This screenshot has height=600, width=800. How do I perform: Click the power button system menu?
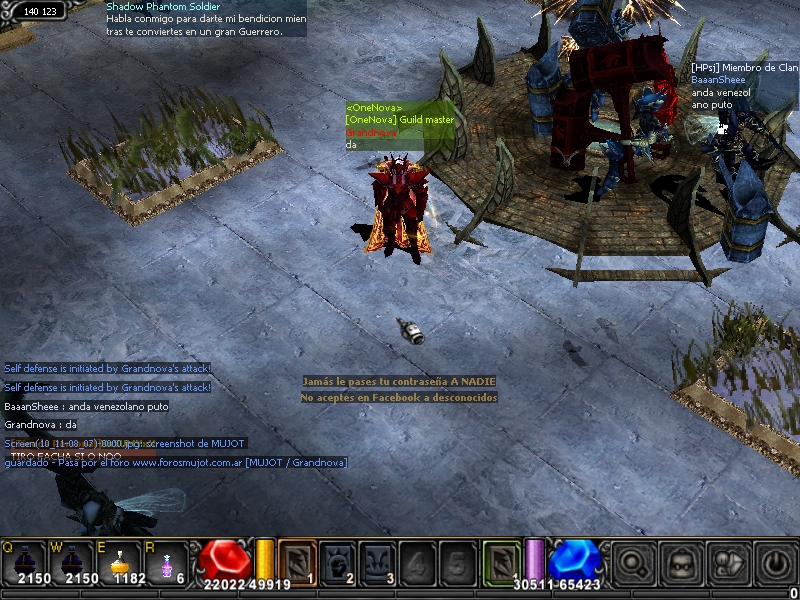(x=775, y=562)
